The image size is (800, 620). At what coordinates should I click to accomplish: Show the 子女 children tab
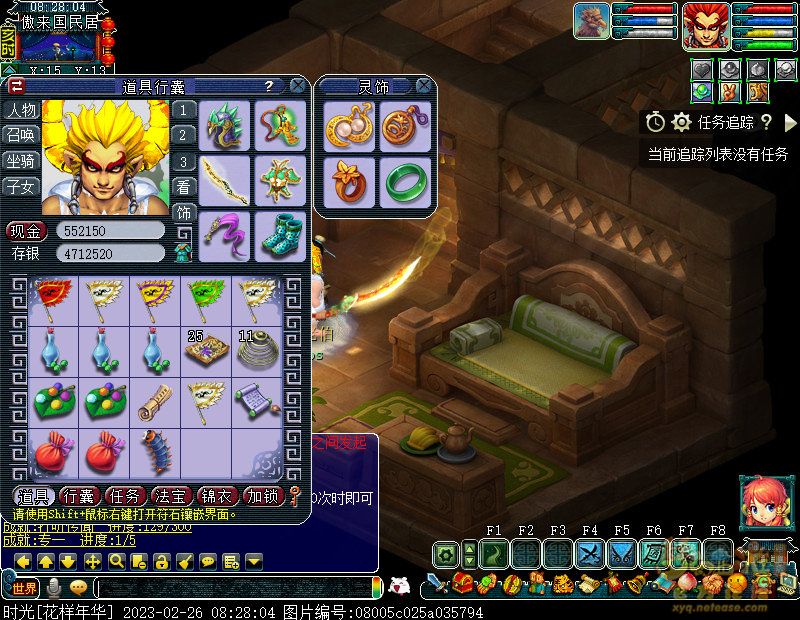tap(20, 186)
